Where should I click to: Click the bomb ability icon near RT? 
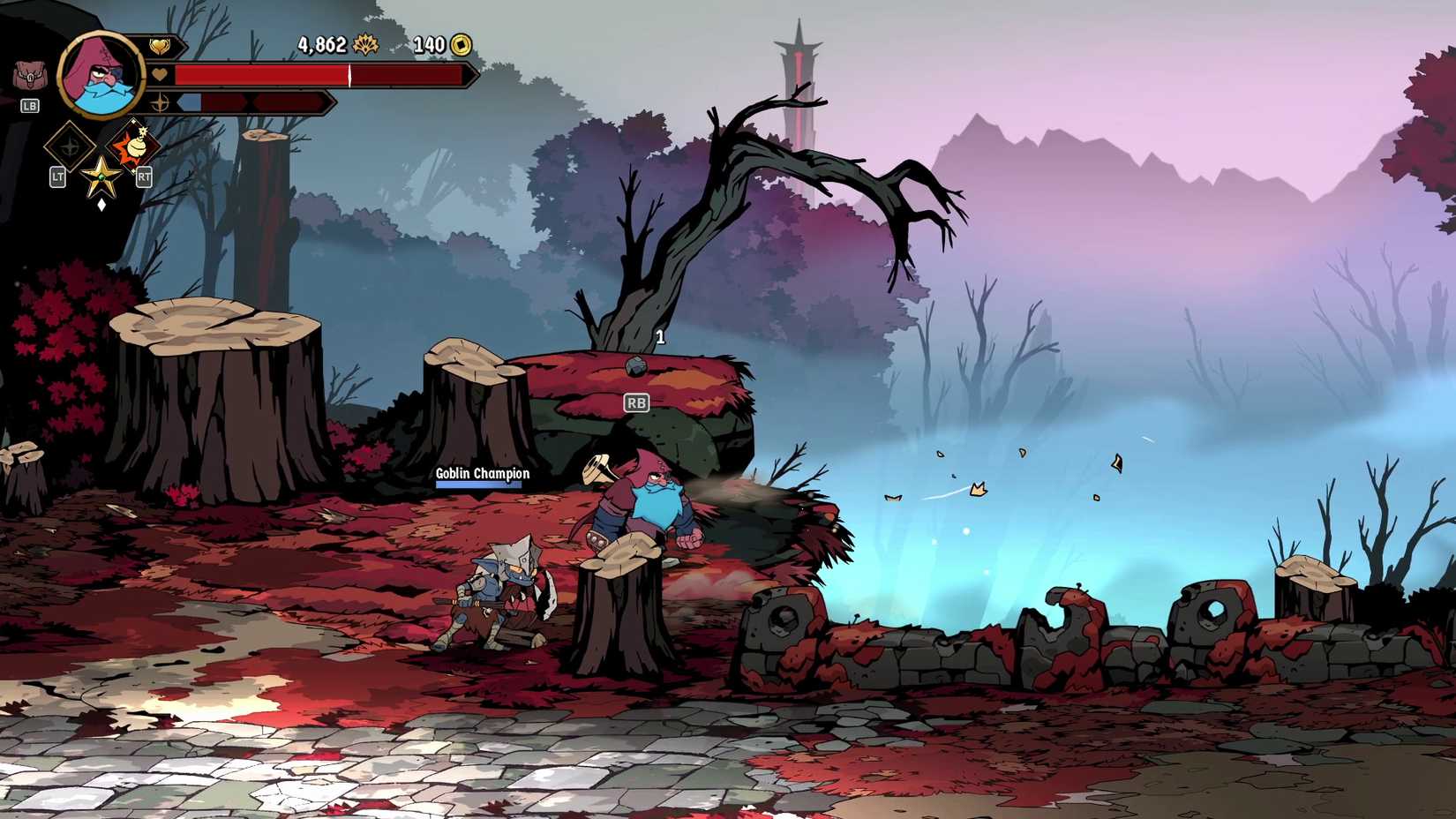[x=132, y=144]
